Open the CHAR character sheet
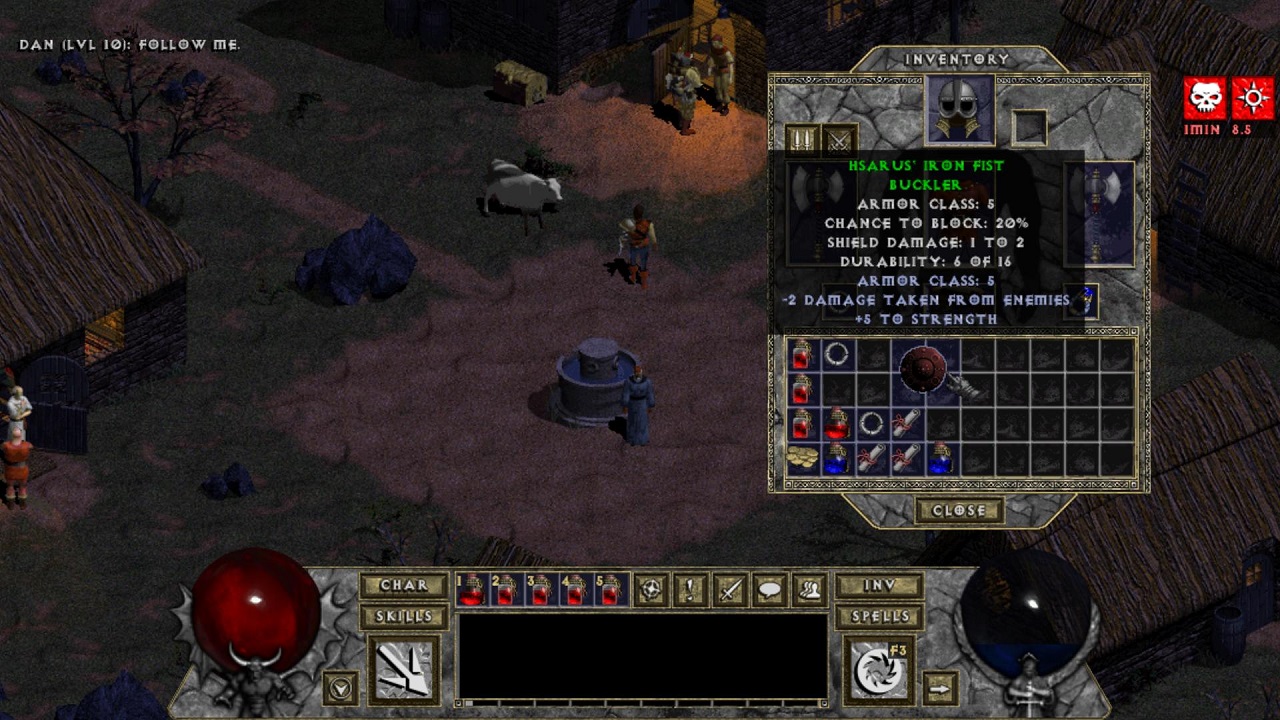The height and width of the screenshot is (720, 1280). (x=403, y=586)
